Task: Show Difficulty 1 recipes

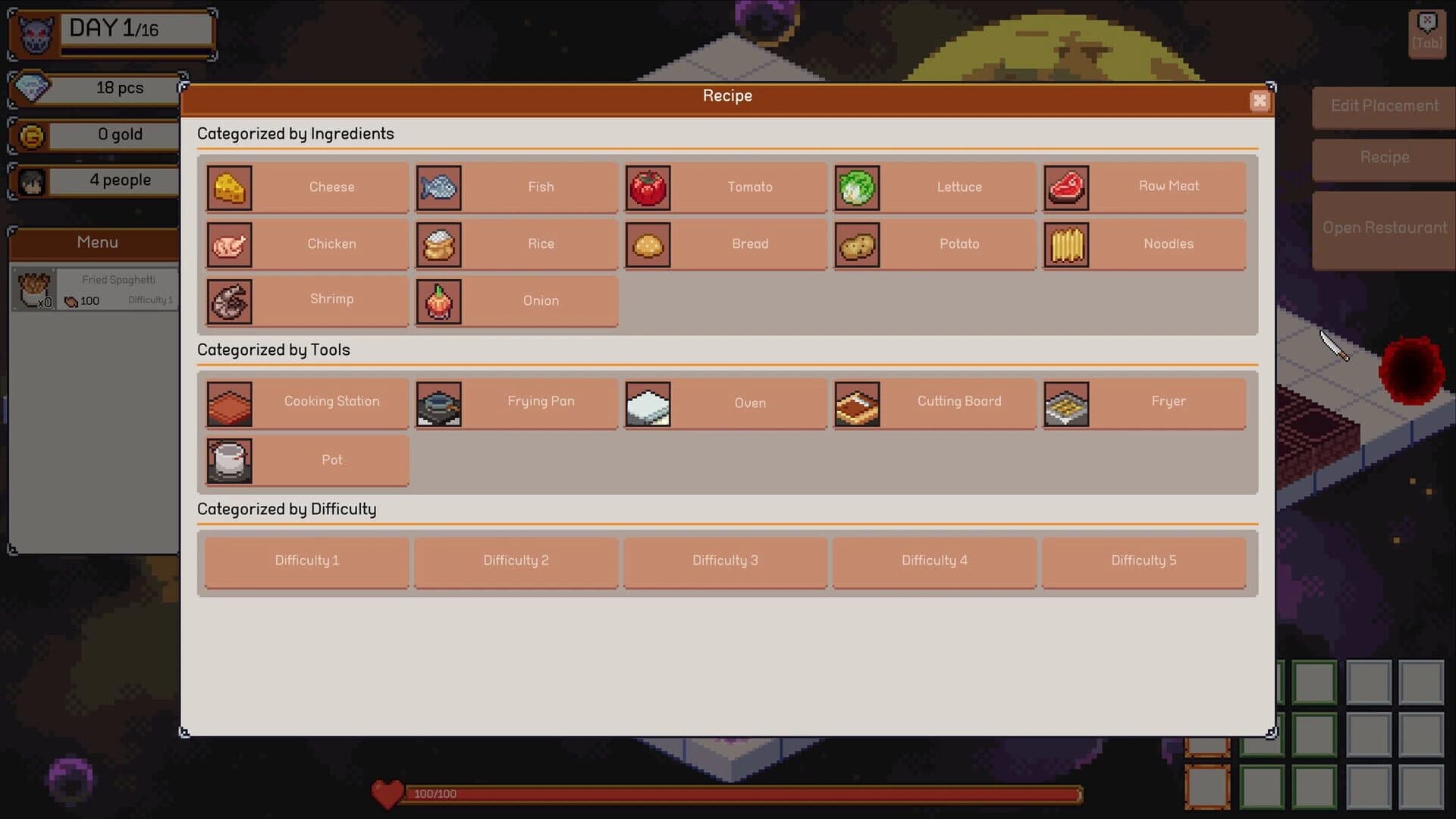Action: click(x=306, y=561)
